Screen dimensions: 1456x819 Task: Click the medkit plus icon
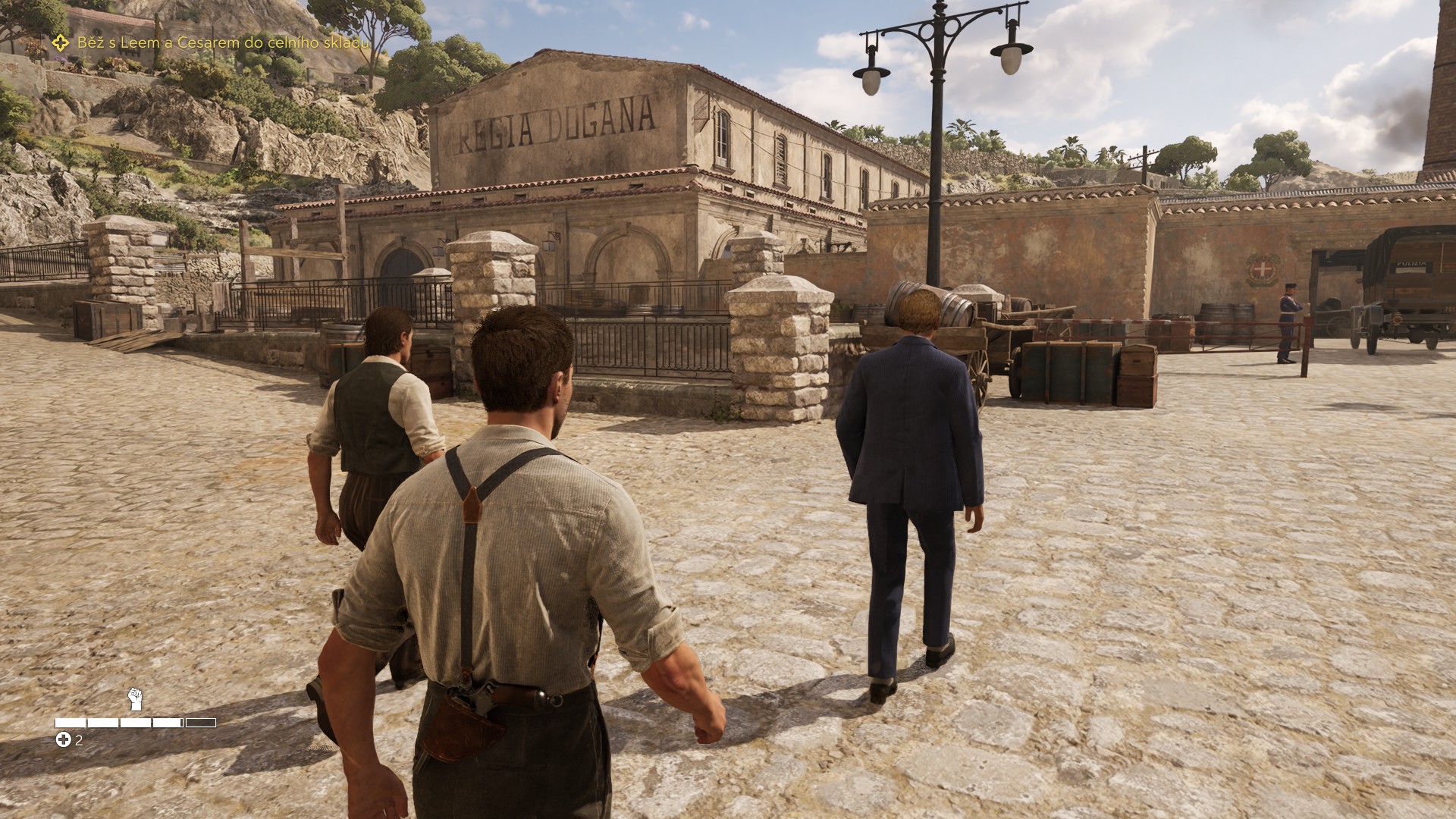click(x=64, y=740)
